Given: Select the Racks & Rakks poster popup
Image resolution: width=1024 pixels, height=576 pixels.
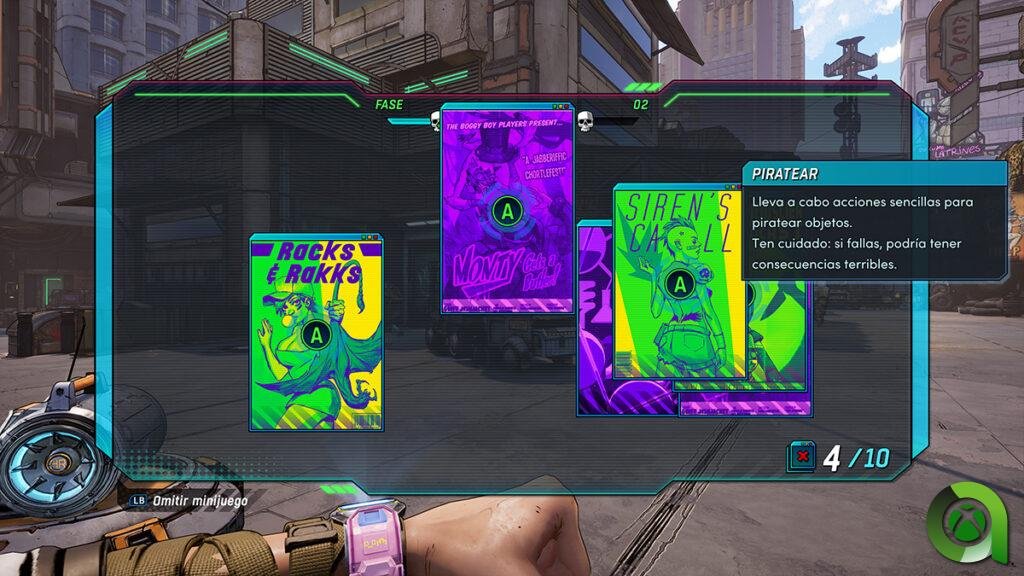Looking at the screenshot, I should [x=316, y=333].
